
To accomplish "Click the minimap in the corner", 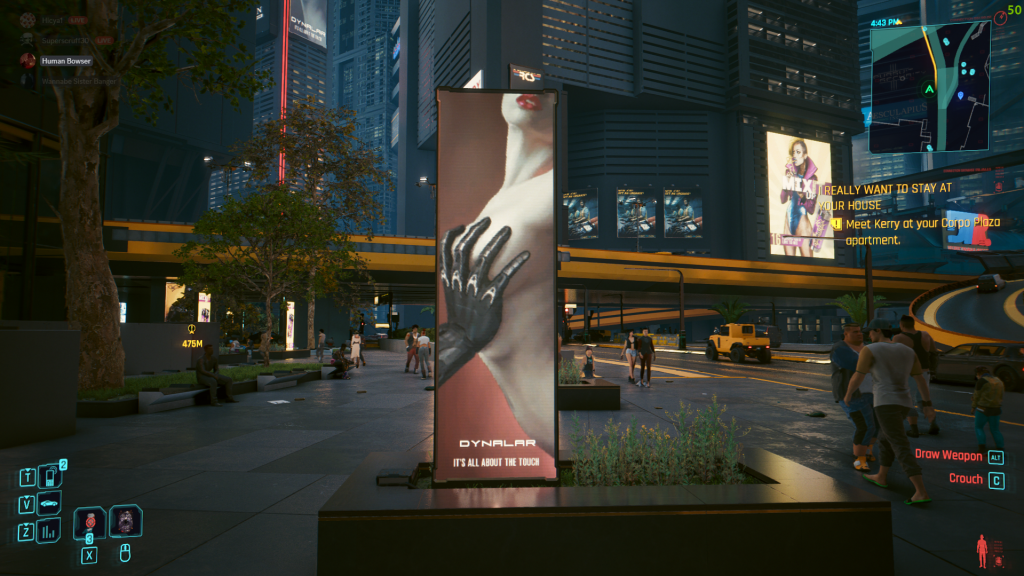I will [929, 88].
